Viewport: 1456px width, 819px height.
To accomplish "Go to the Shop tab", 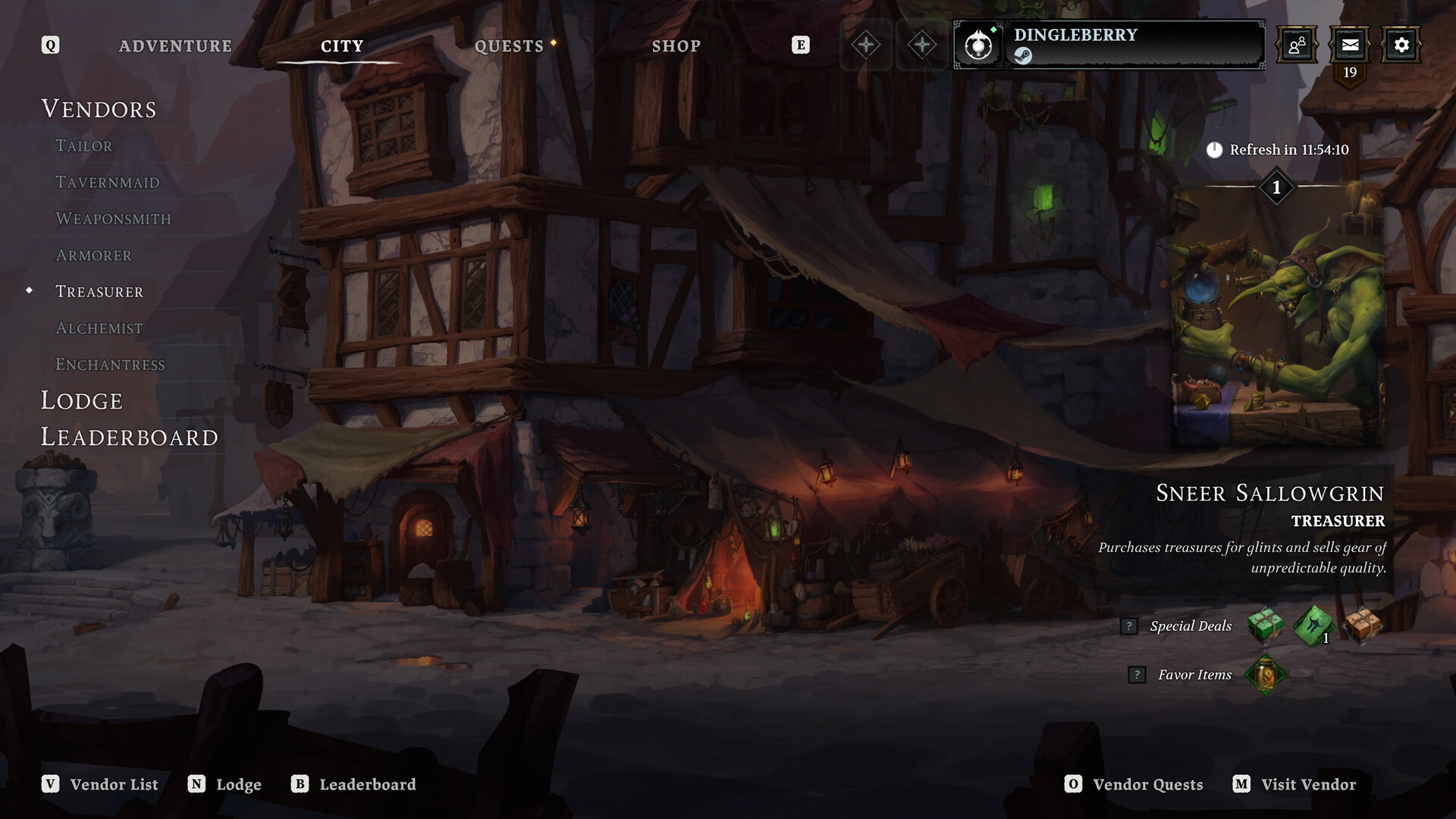I will point(676,46).
